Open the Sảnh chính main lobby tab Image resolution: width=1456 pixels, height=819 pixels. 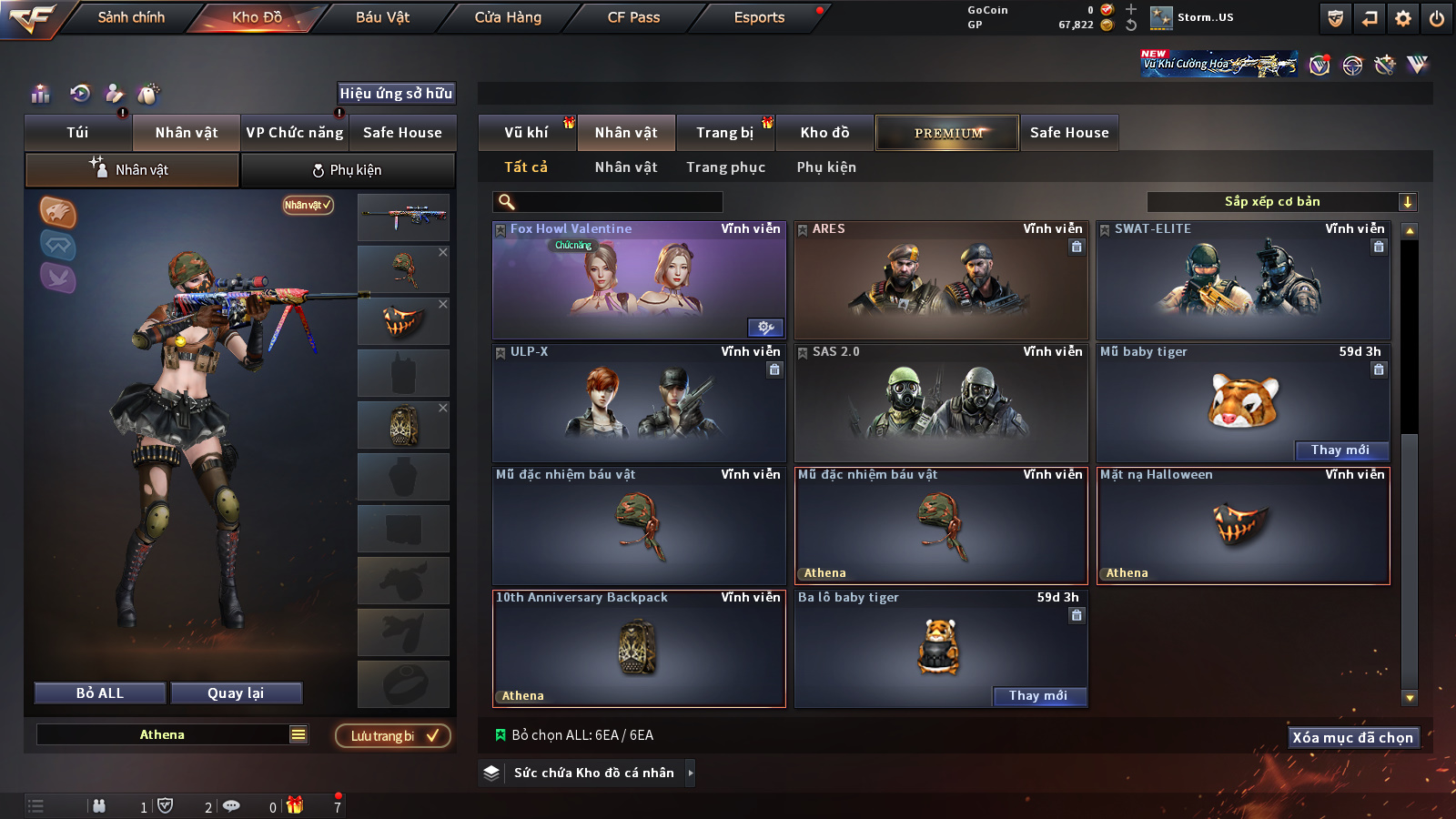[x=131, y=17]
